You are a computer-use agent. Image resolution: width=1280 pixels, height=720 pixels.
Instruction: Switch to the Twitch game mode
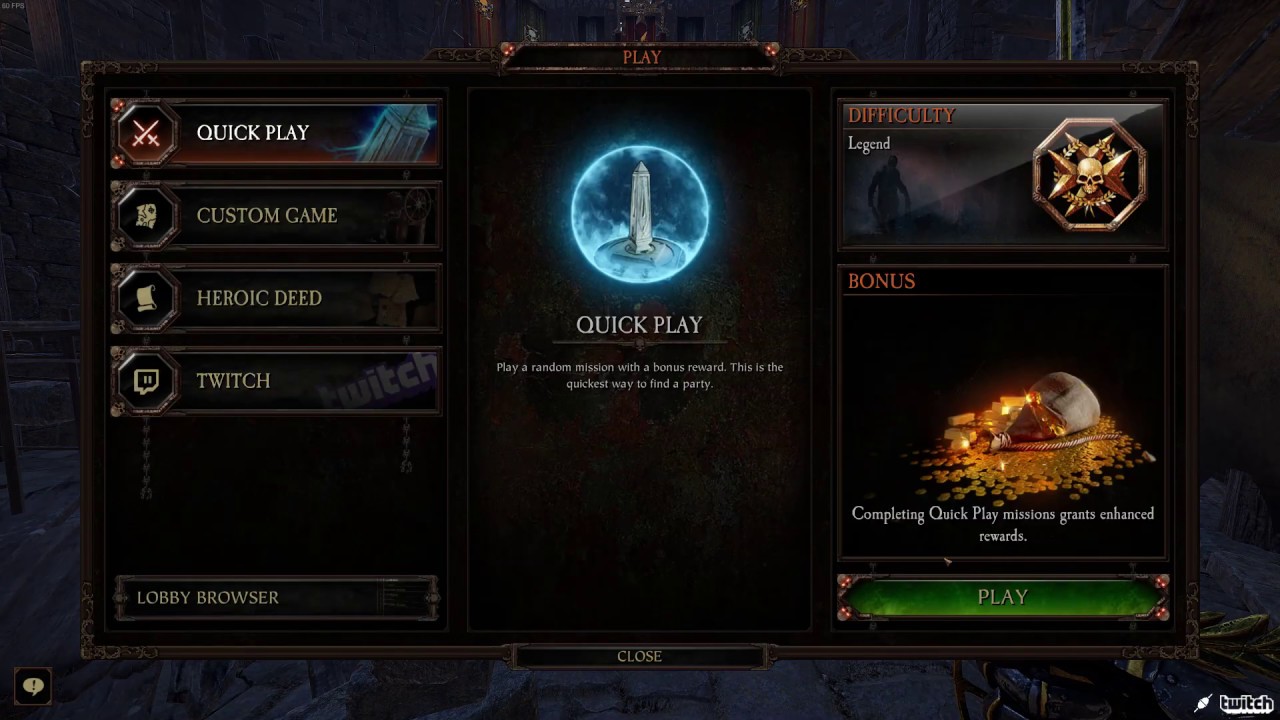click(x=277, y=381)
